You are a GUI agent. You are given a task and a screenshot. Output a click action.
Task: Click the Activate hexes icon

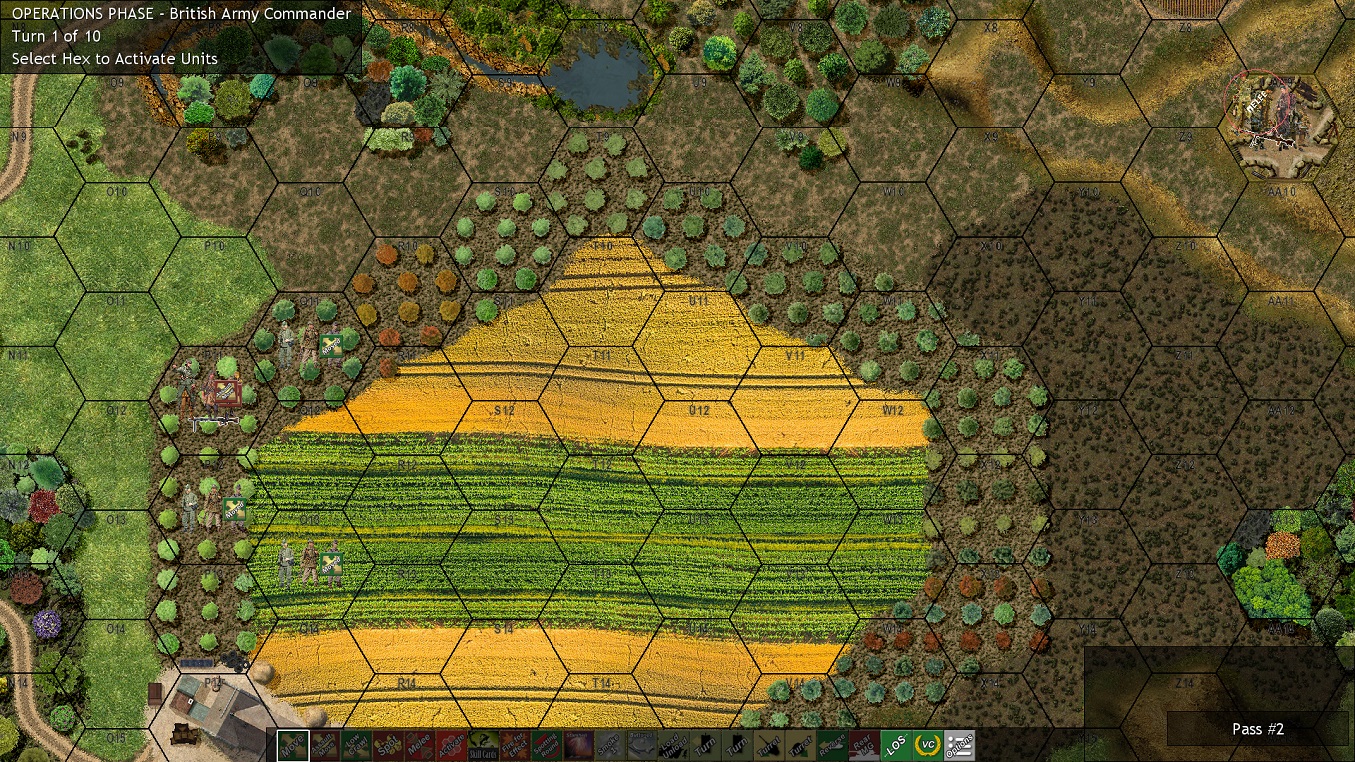(451, 745)
